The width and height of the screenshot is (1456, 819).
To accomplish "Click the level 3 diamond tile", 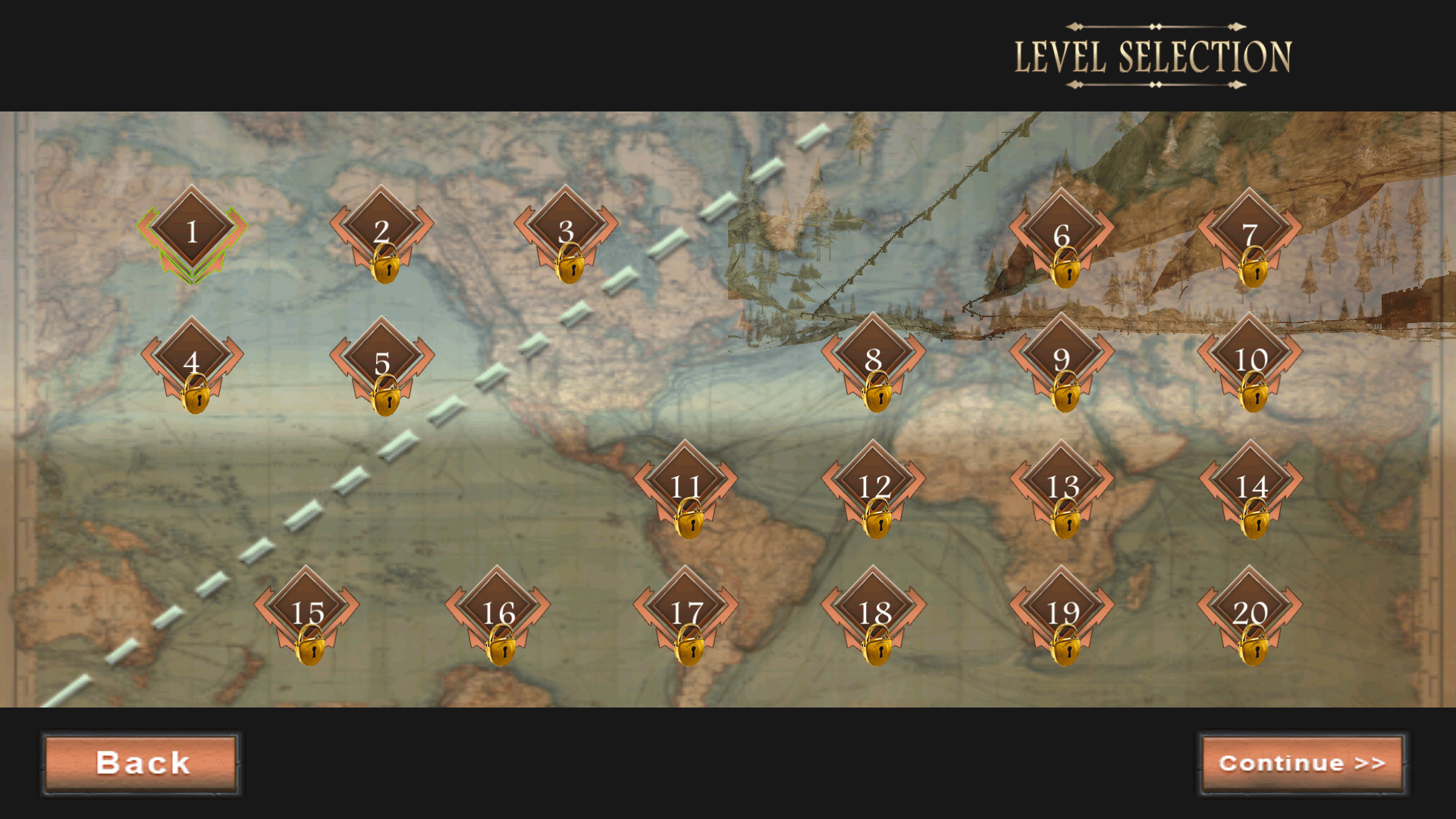I will [566, 231].
